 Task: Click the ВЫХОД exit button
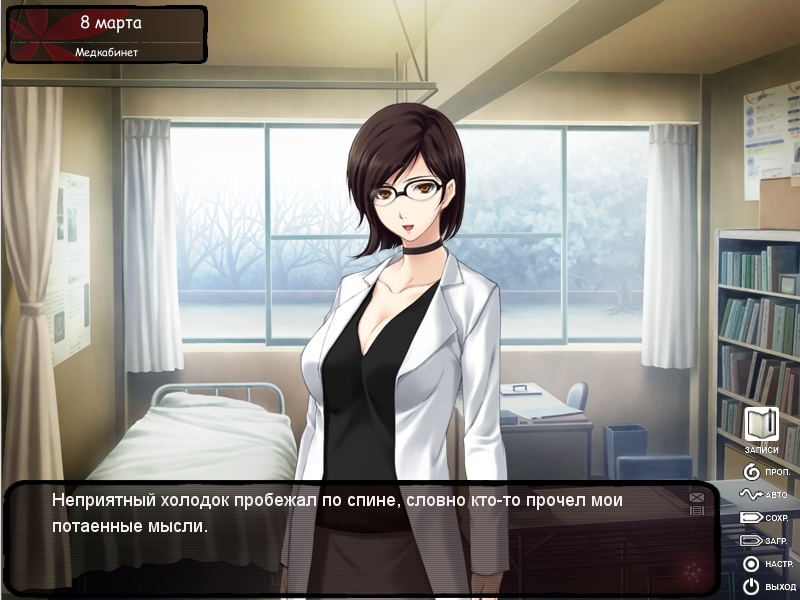[x=765, y=586]
